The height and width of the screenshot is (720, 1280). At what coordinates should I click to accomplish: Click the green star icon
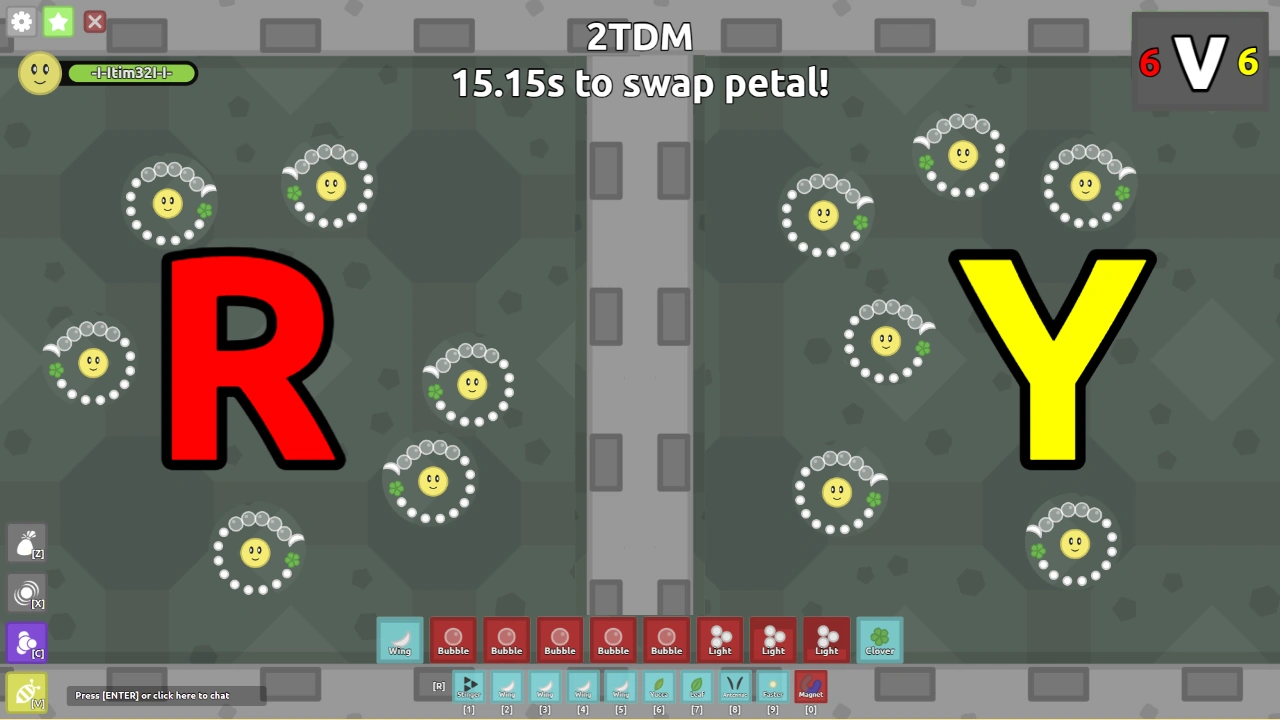pyautogui.click(x=58, y=21)
